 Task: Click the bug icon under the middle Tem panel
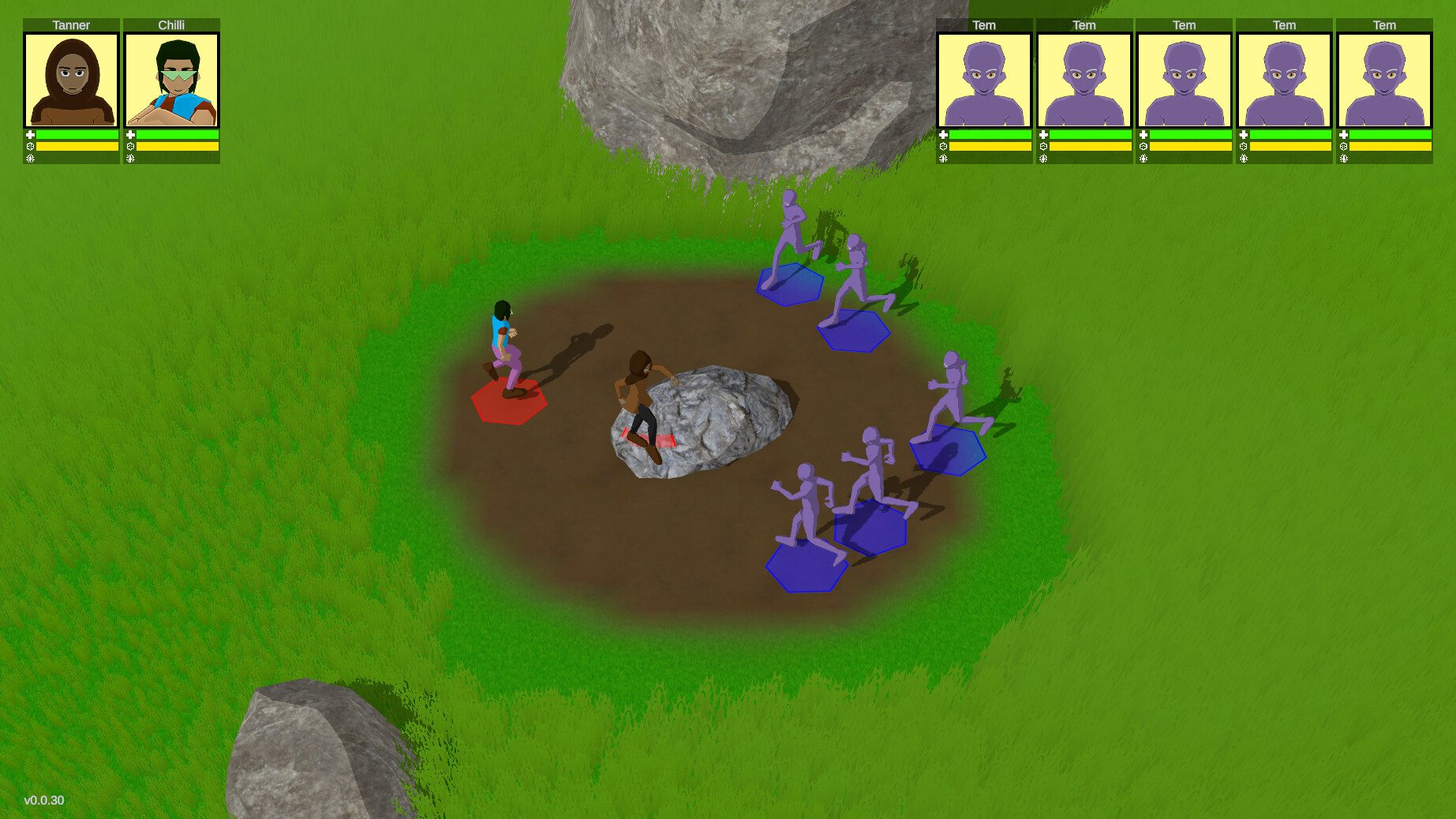click(1143, 158)
